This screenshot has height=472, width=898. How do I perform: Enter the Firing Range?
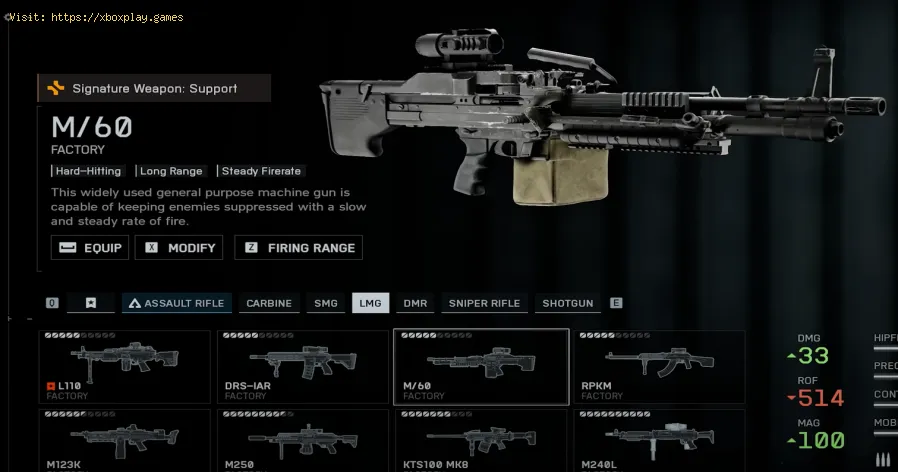(x=298, y=248)
